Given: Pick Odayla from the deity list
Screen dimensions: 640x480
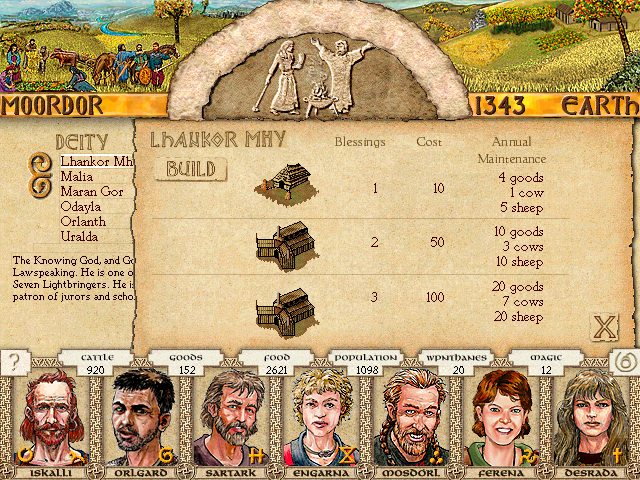Looking at the screenshot, I should click(x=81, y=206).
